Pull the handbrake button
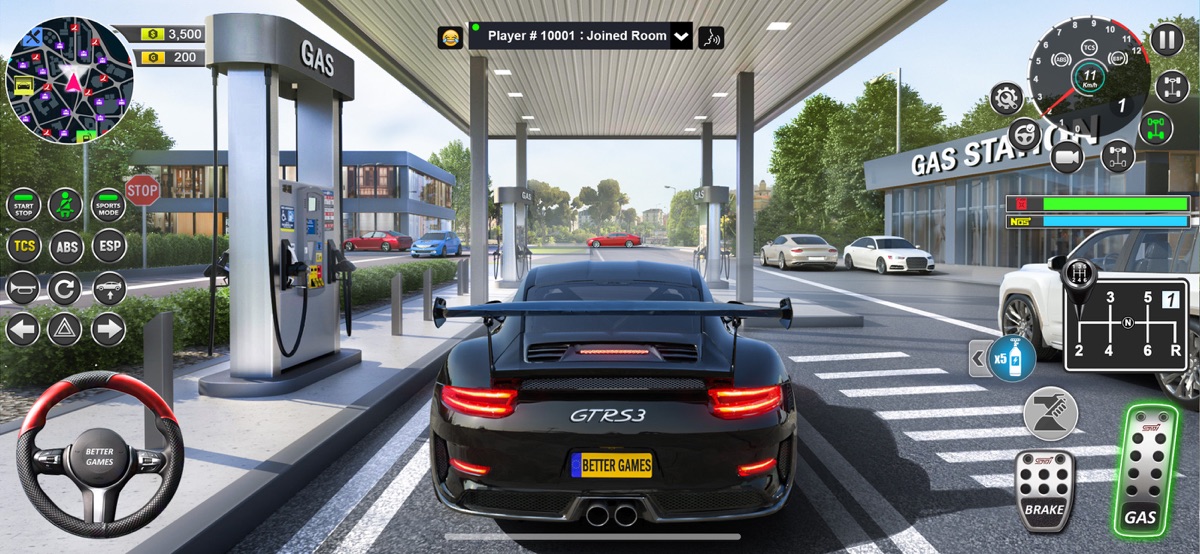 coord(1050,413)
